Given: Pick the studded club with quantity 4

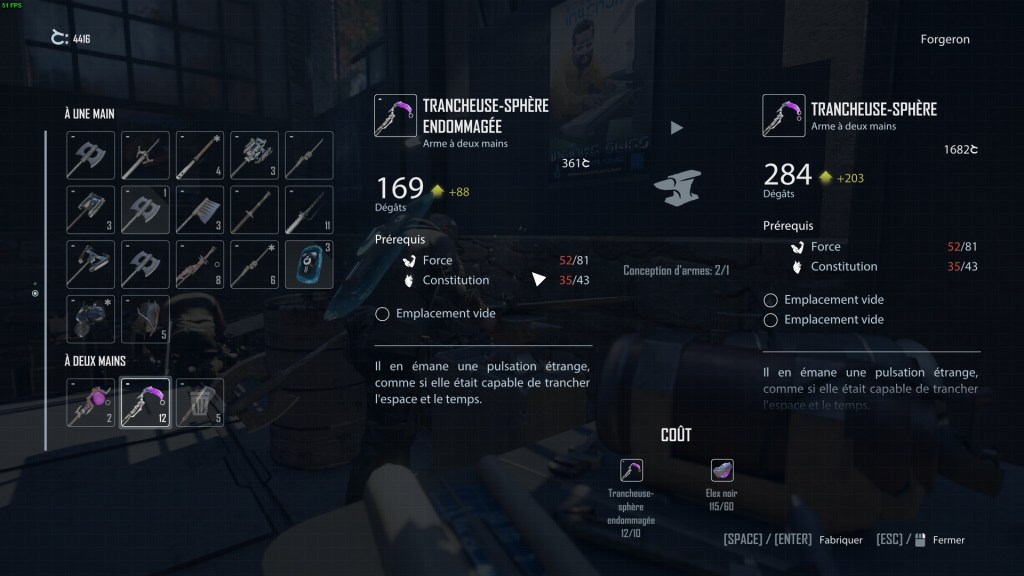Looking at the screenshot, I should [x=200, y=155].
